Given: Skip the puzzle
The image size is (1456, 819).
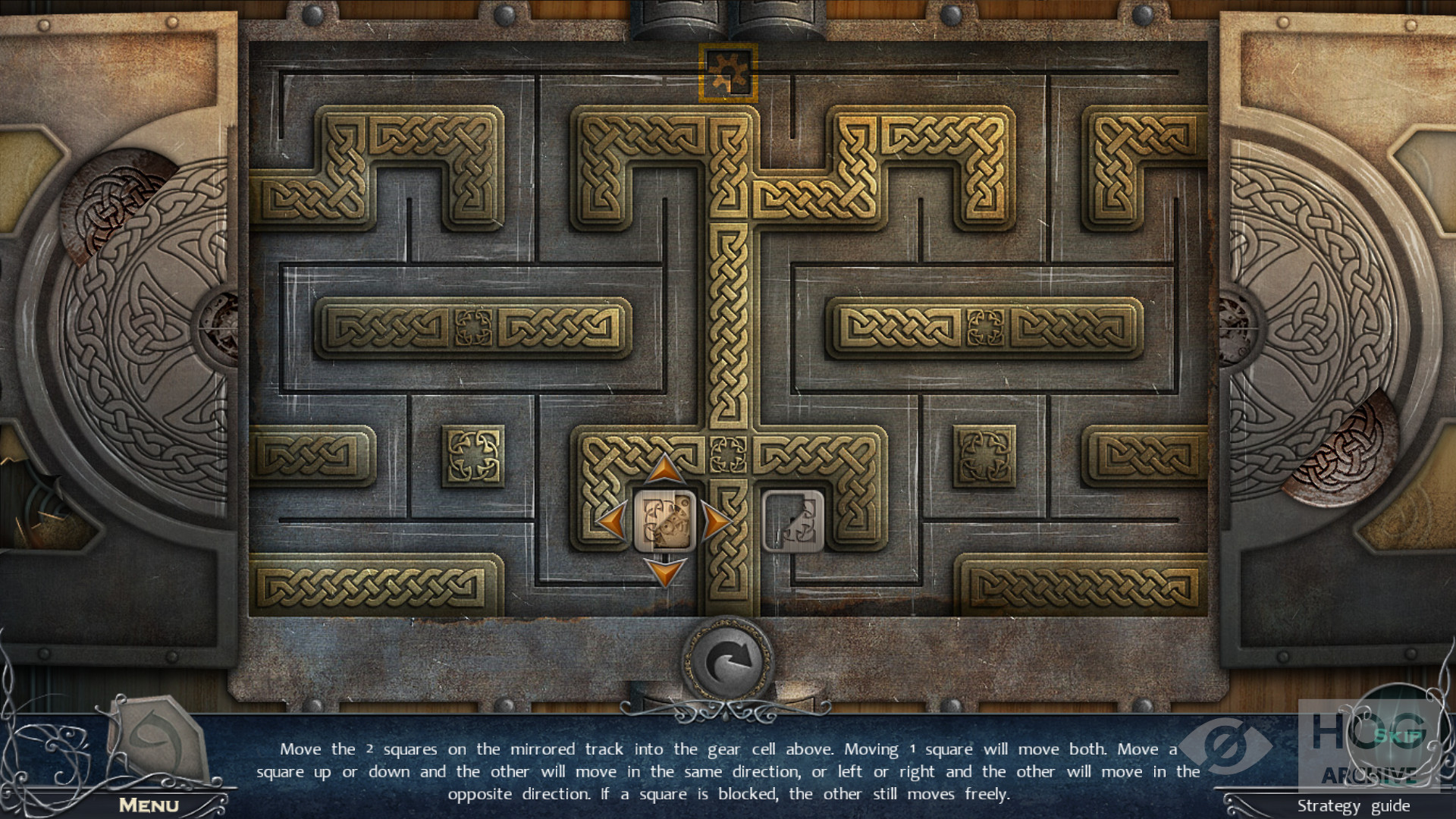Looking at the screenshot, I should 1397,734.
